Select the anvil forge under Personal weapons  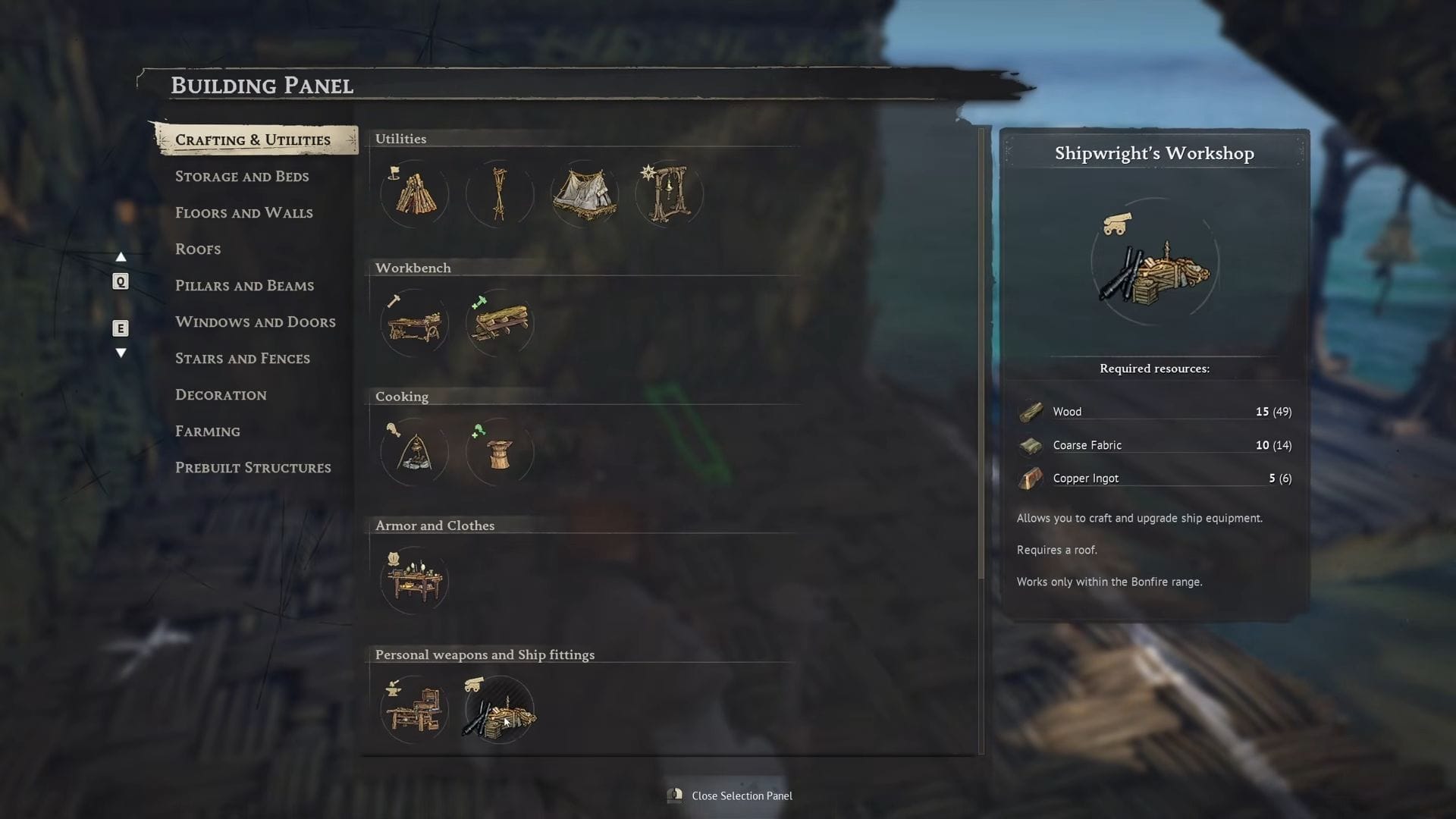(414, 710)
